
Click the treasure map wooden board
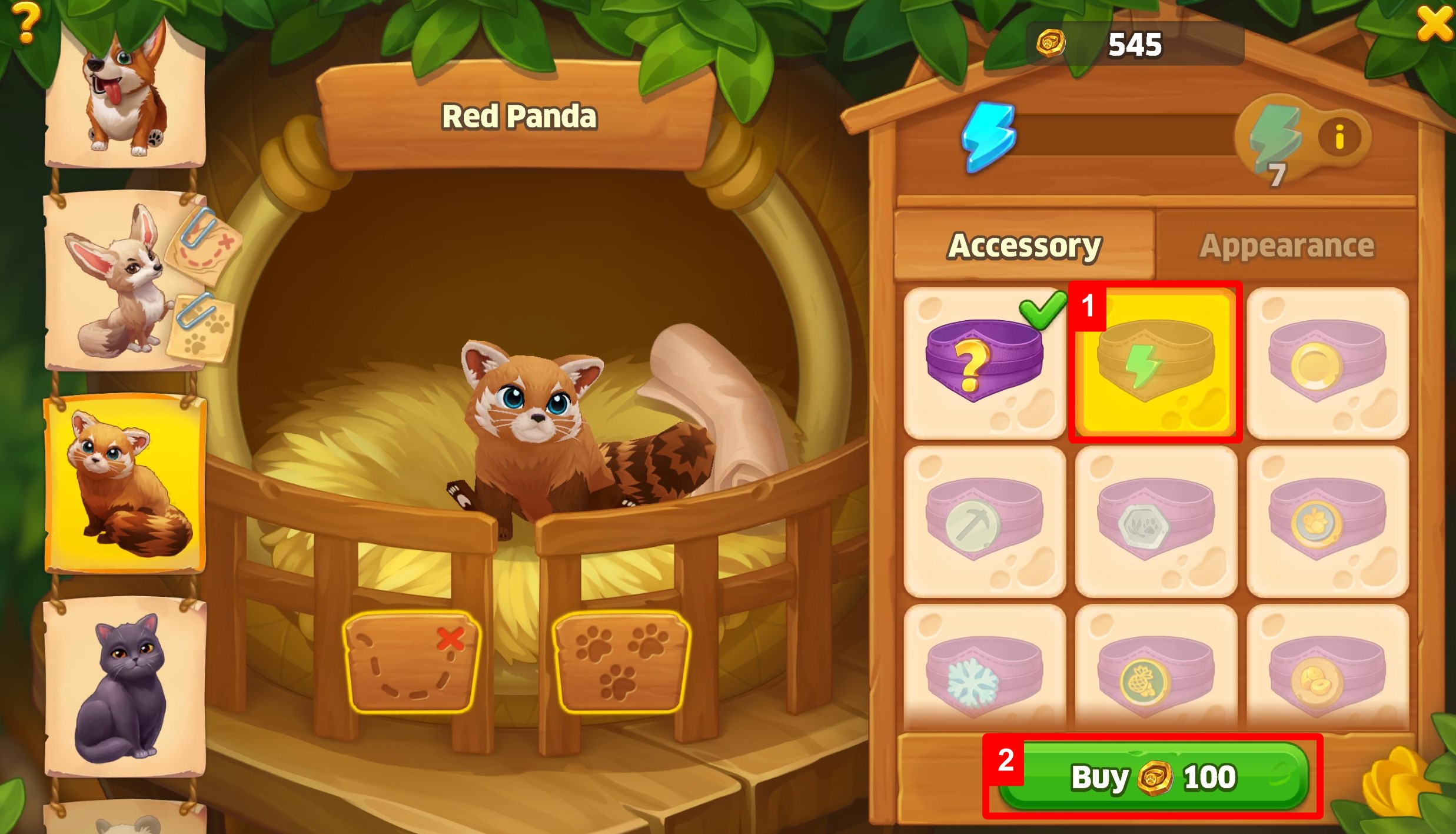tap(411, 662)
